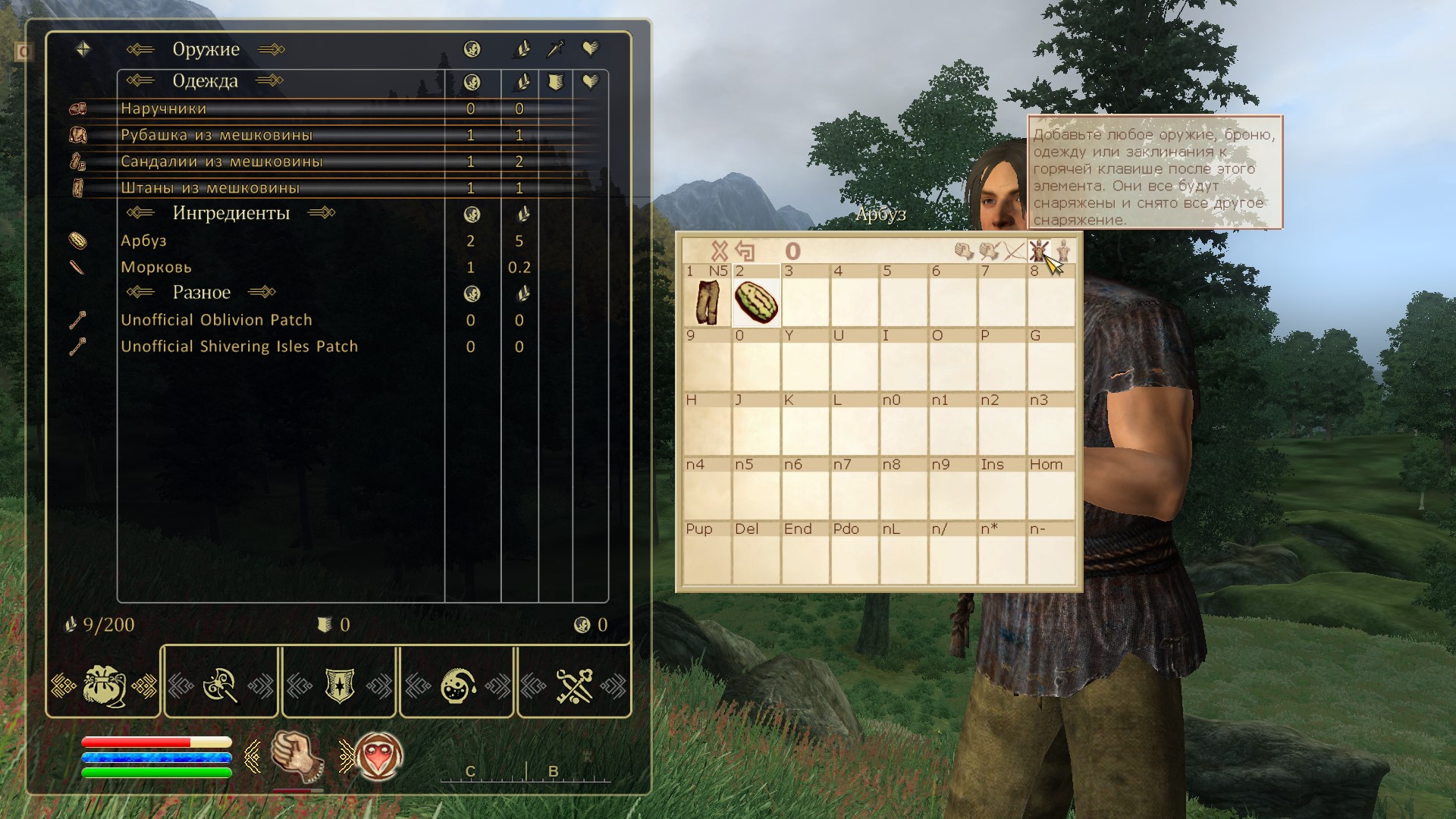Screen dimensions: 1456x819
Task: Open the alchemy potion flask tab
Action: (457, 686)
